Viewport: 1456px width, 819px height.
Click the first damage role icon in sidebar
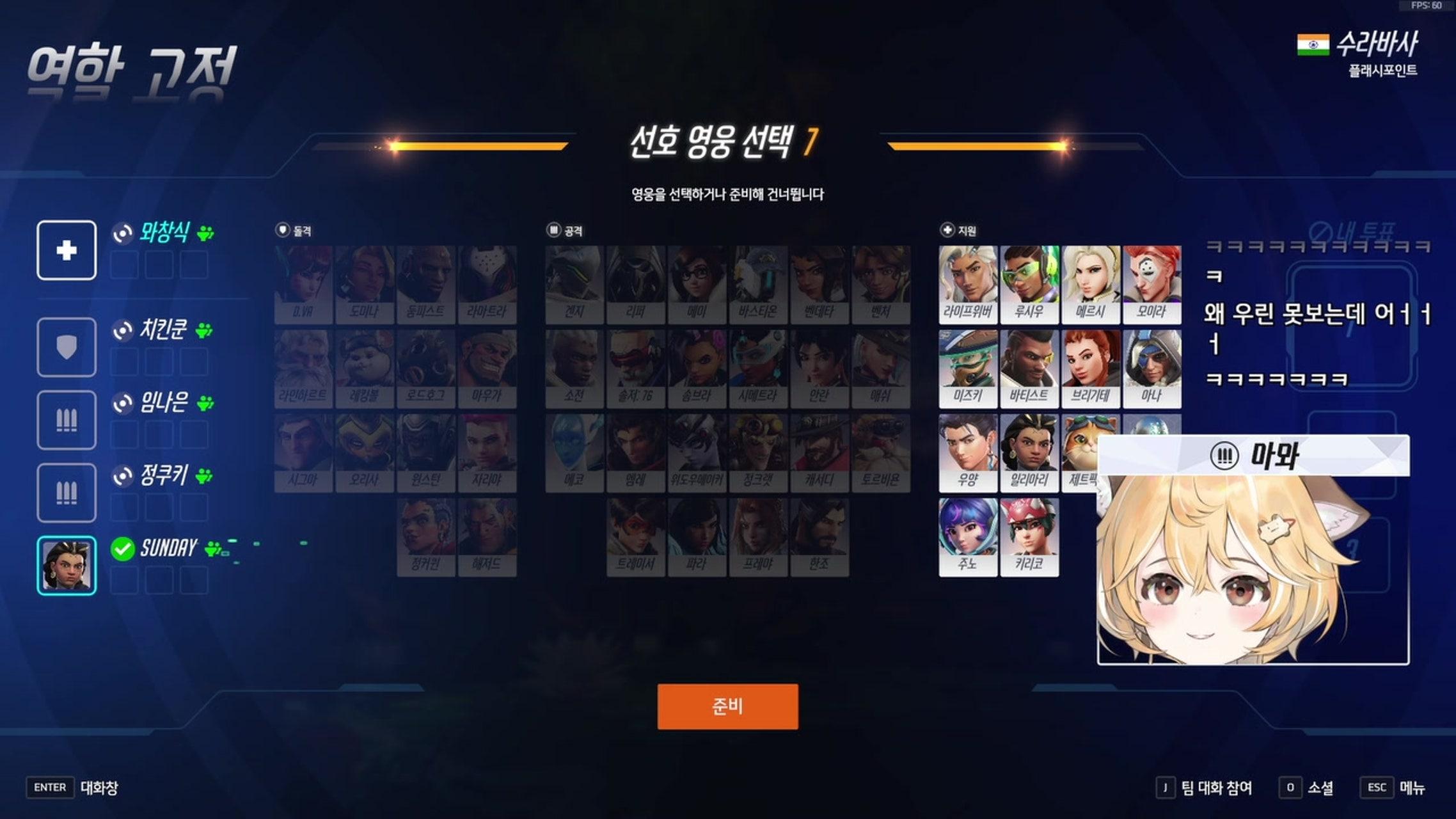pyautogui.click(x=66, y=420)
